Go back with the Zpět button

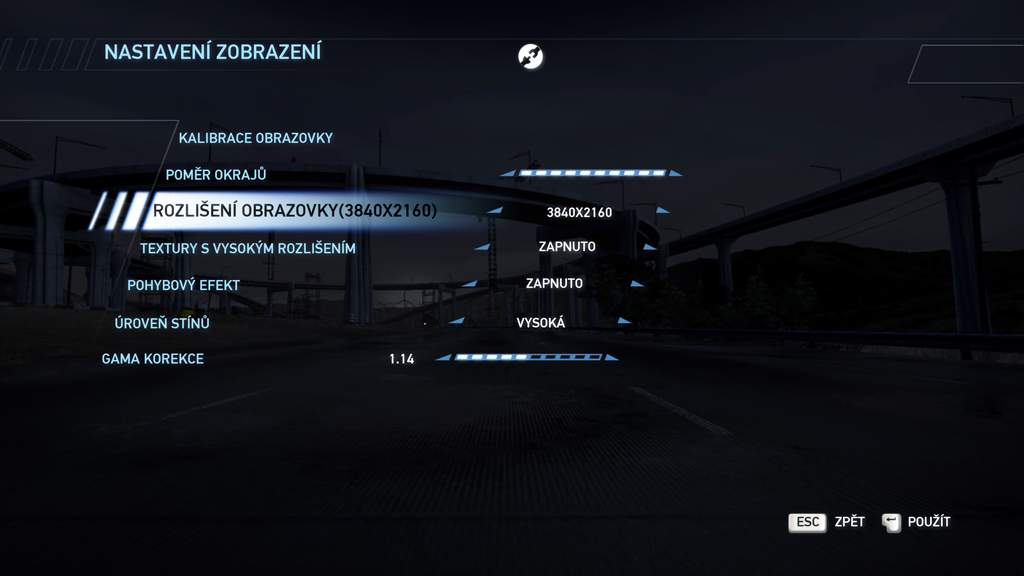tap(826, 522)
